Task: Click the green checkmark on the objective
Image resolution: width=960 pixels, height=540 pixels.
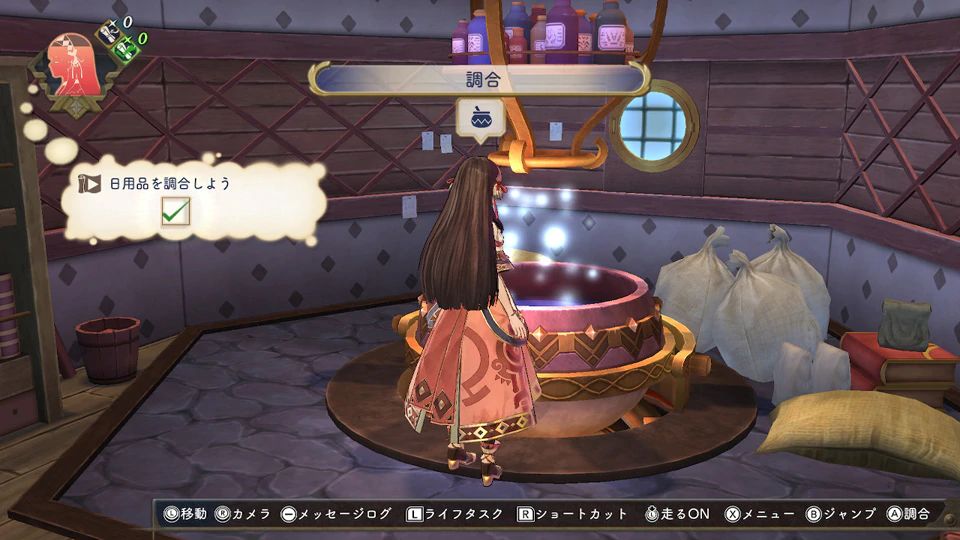Action: (x=176, y=212)
